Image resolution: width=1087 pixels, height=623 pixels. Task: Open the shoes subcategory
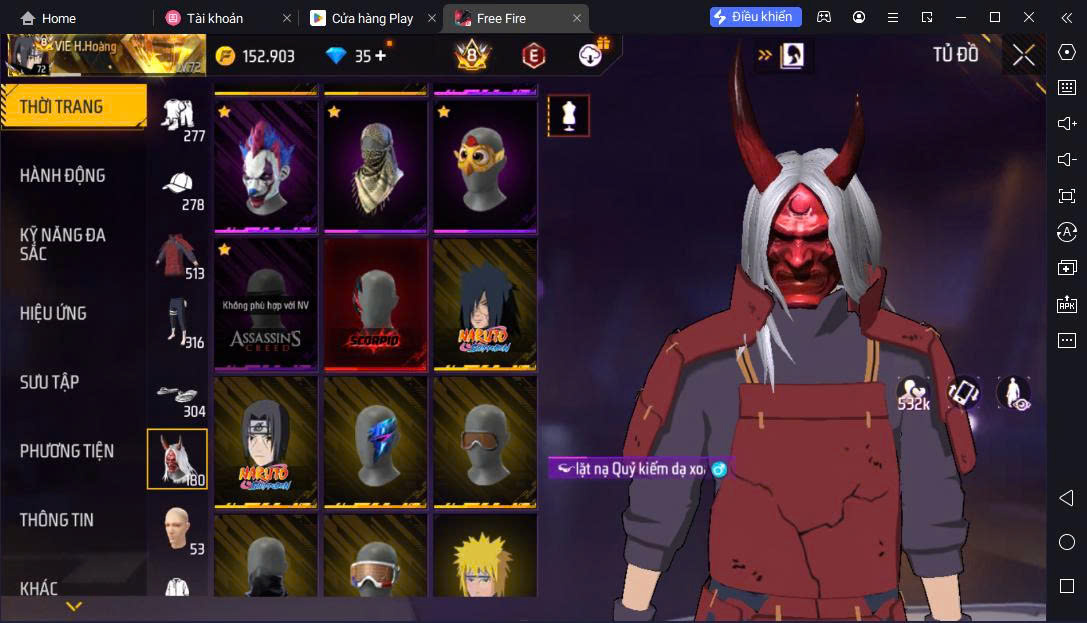point(178,397)
